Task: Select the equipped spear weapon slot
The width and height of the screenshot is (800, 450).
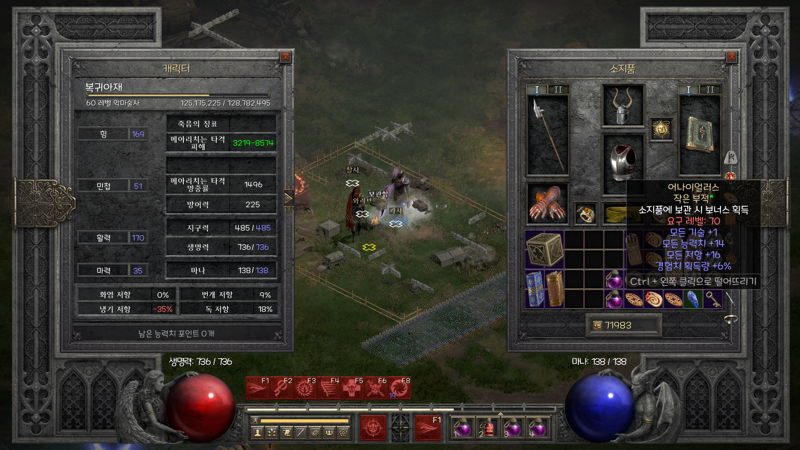Action: (547, 135)
